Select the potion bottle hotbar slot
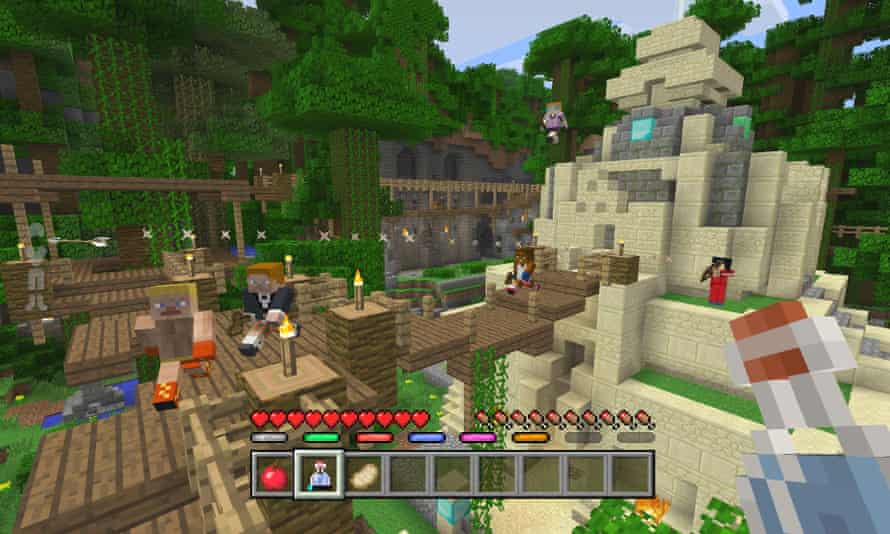This screenshot has width=890, height=534. [319, 474]
